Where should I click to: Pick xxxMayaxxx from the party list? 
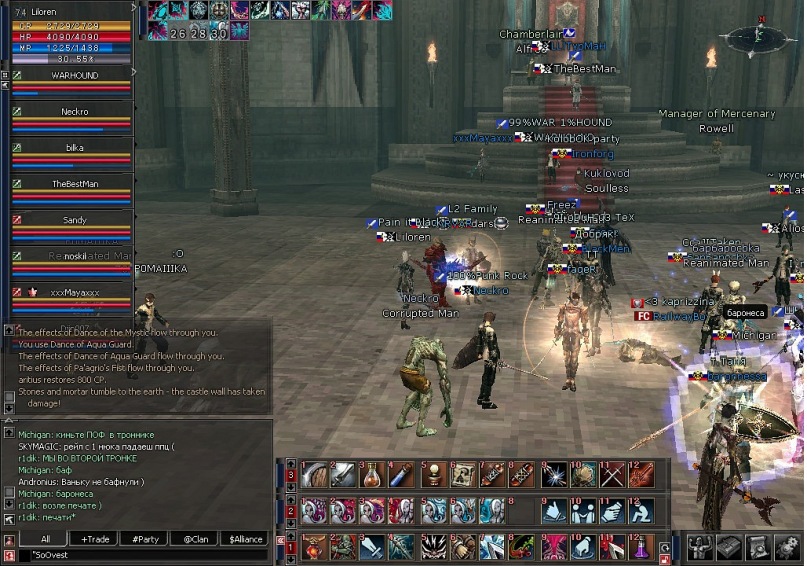click(74, 292)
